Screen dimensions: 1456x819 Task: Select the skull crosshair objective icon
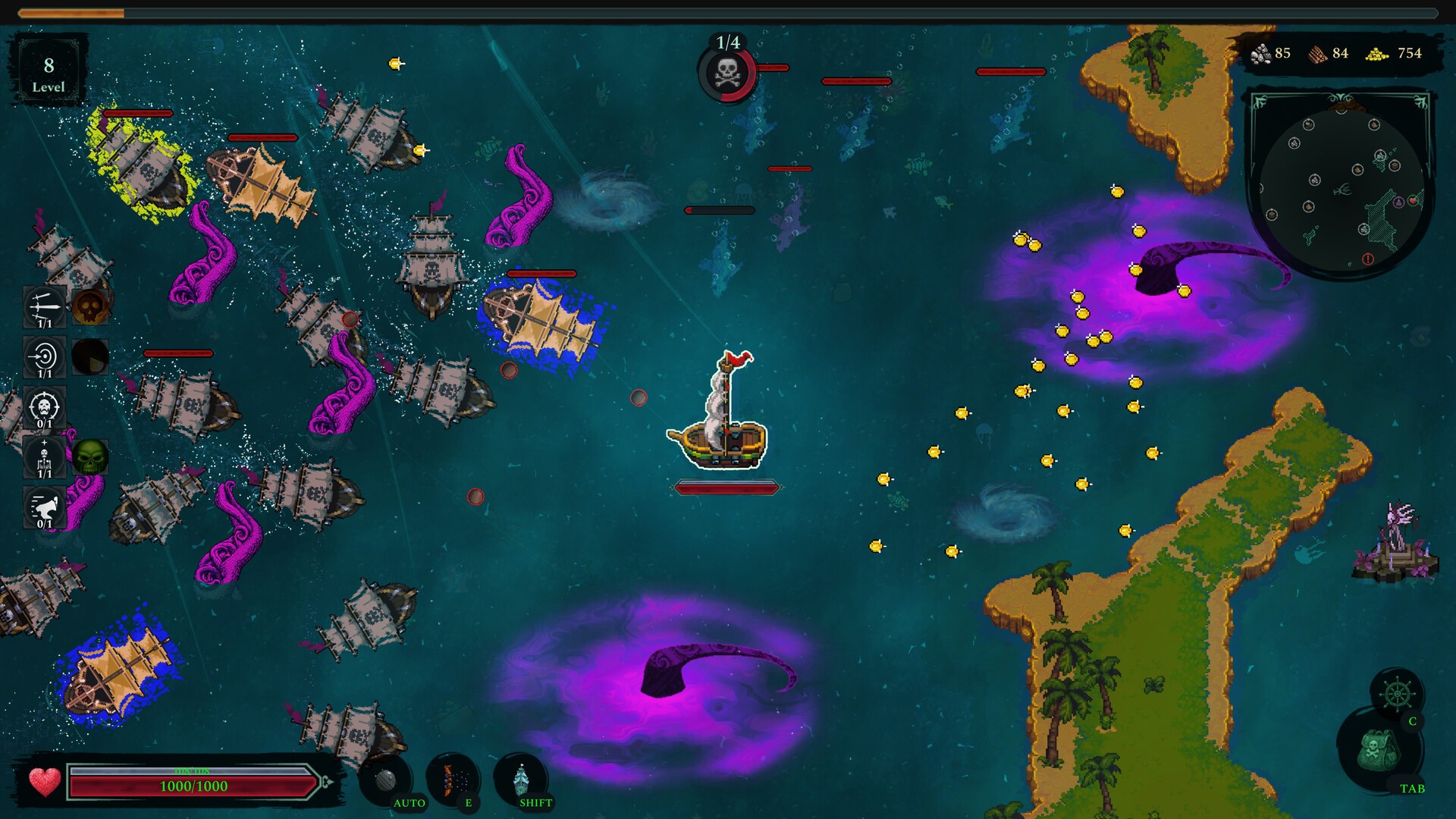[x=44, y=406]
